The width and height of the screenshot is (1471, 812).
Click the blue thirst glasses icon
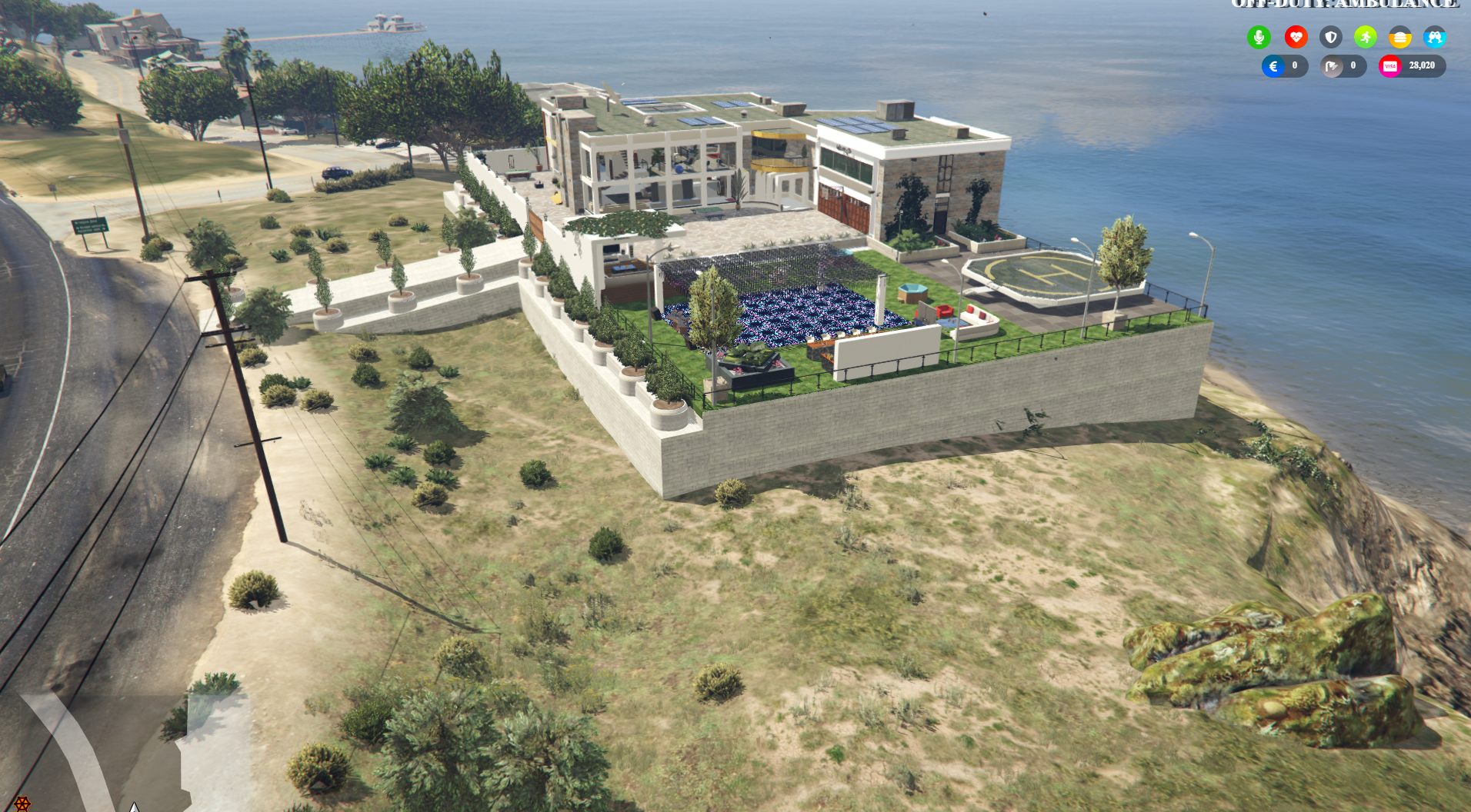pyautogui.click(x=1435, y=36)
